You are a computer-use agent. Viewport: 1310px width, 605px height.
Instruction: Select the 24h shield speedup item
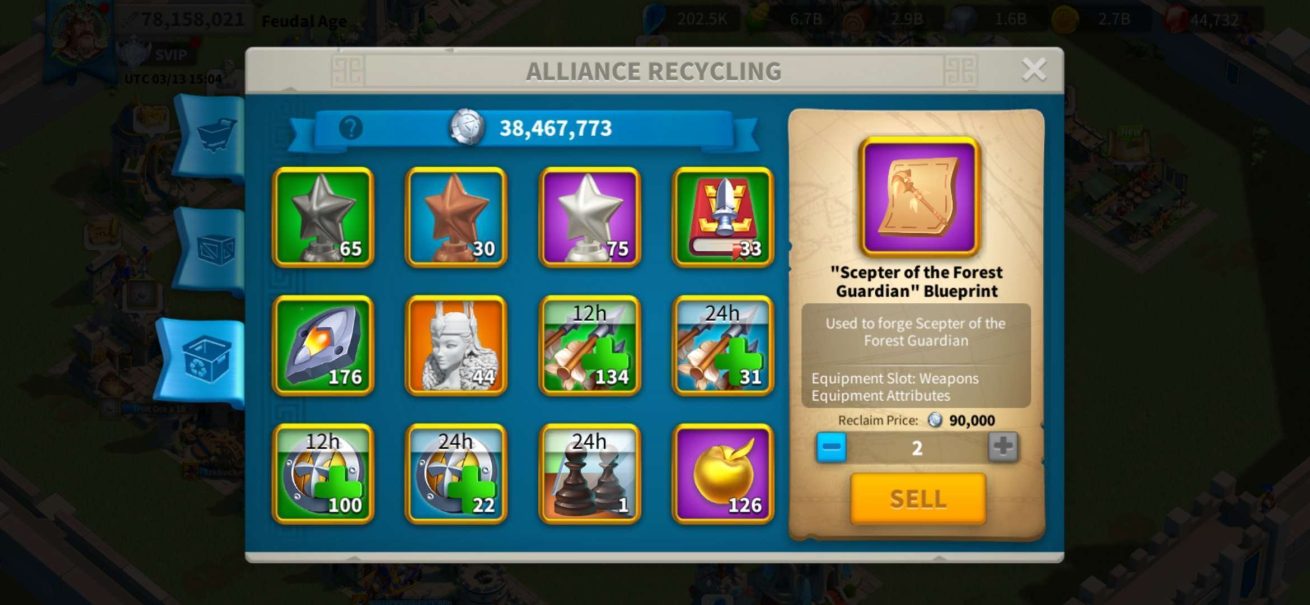tap(456, 474)
